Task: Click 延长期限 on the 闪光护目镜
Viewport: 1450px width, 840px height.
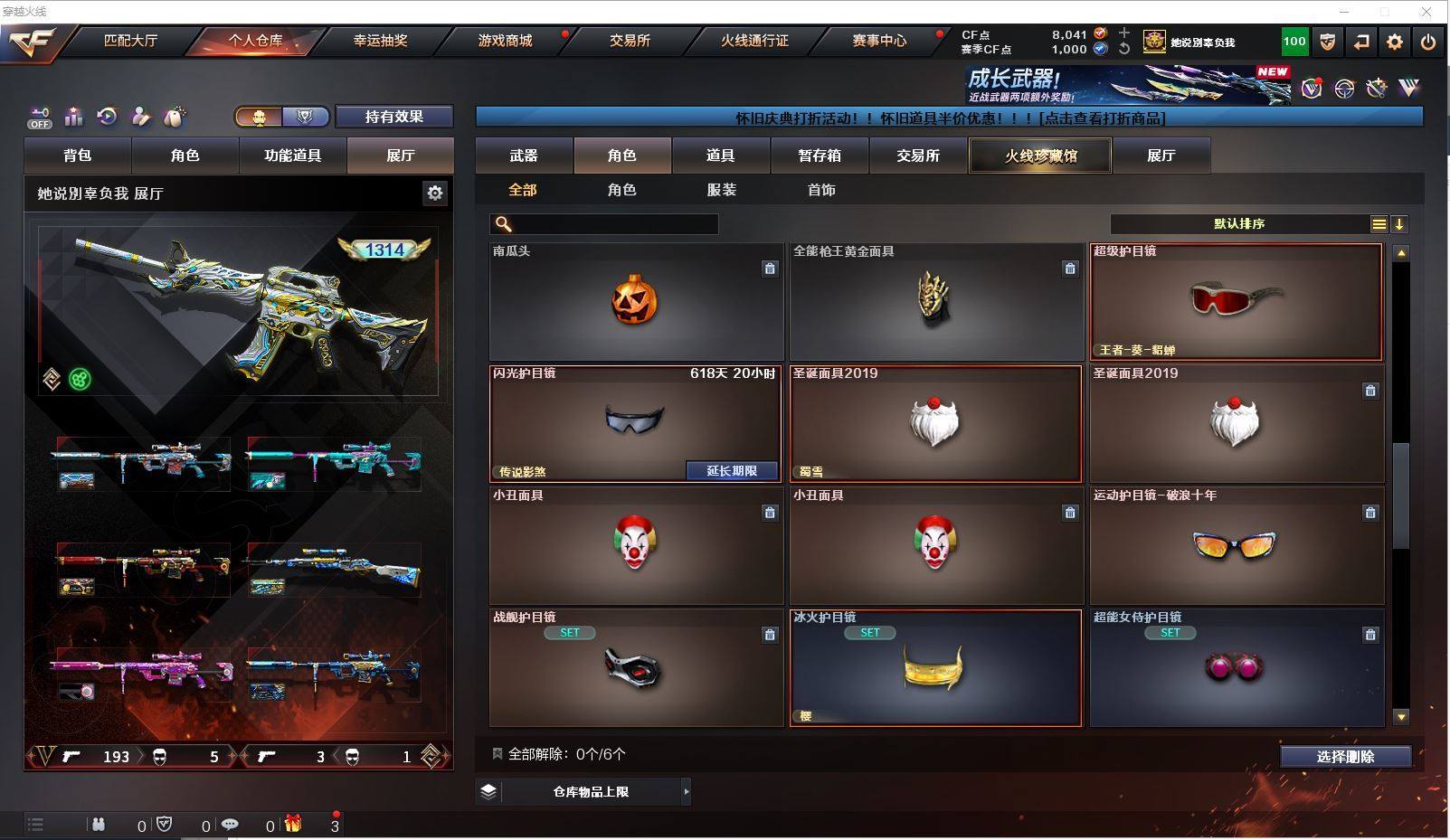Action: coord(731,471)
